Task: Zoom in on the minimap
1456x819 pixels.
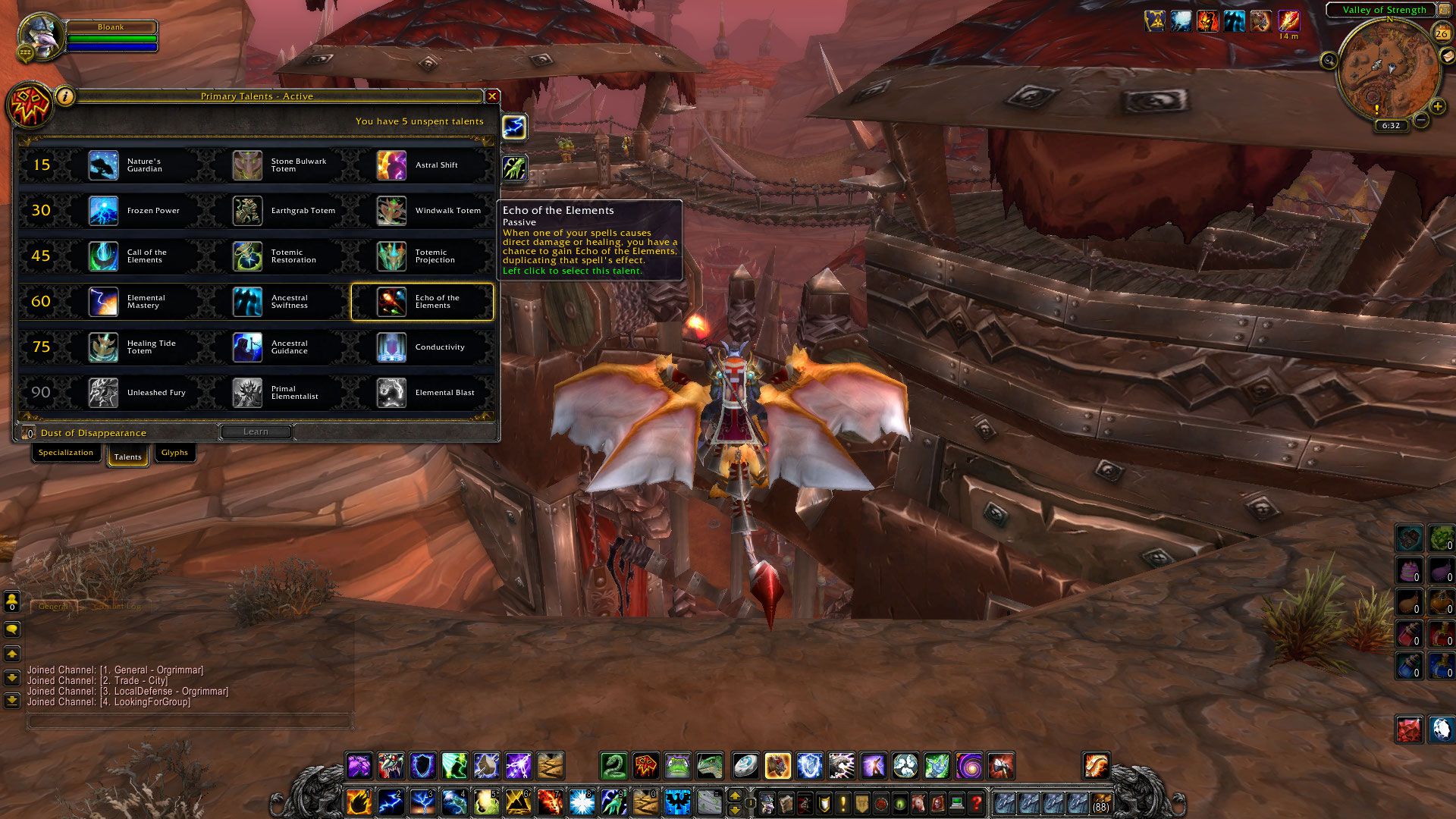Action: tap(1437, 107)
